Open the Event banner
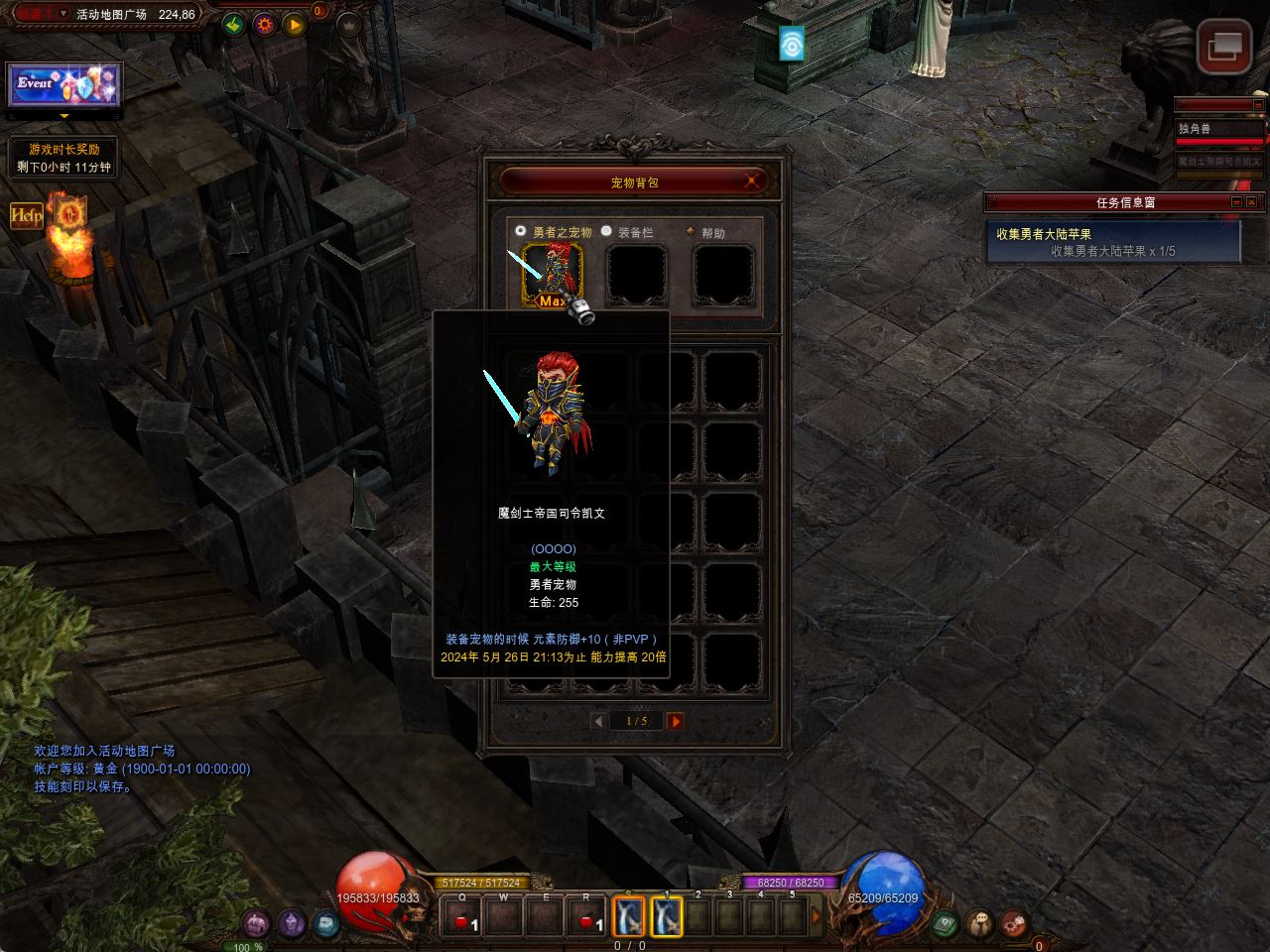Image resolution: width=1270 pixels, height=952 pixels. 64,86
